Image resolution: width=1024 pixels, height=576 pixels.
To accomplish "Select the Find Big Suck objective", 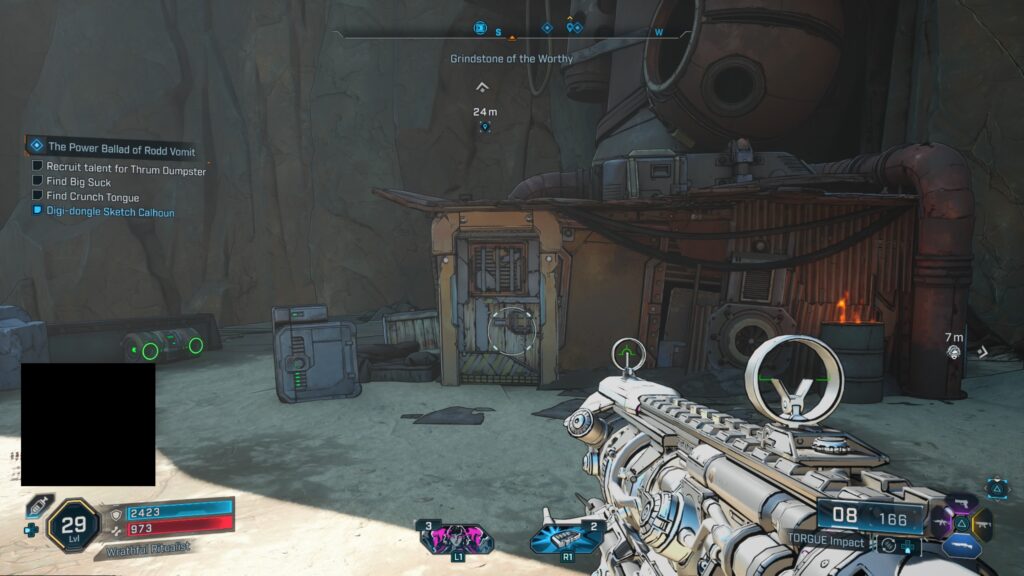I will [x=78, y=182].
